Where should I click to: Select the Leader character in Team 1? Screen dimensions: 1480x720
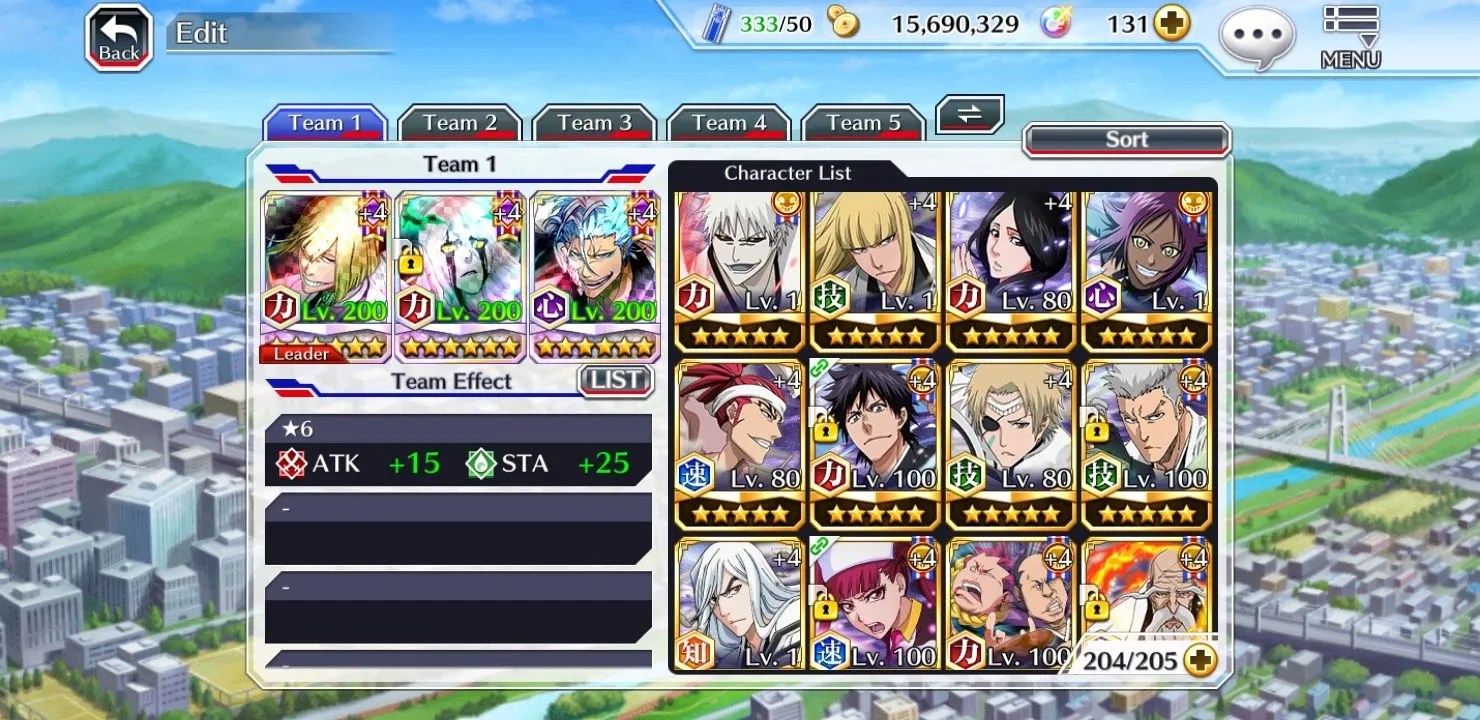click(325, 275)
